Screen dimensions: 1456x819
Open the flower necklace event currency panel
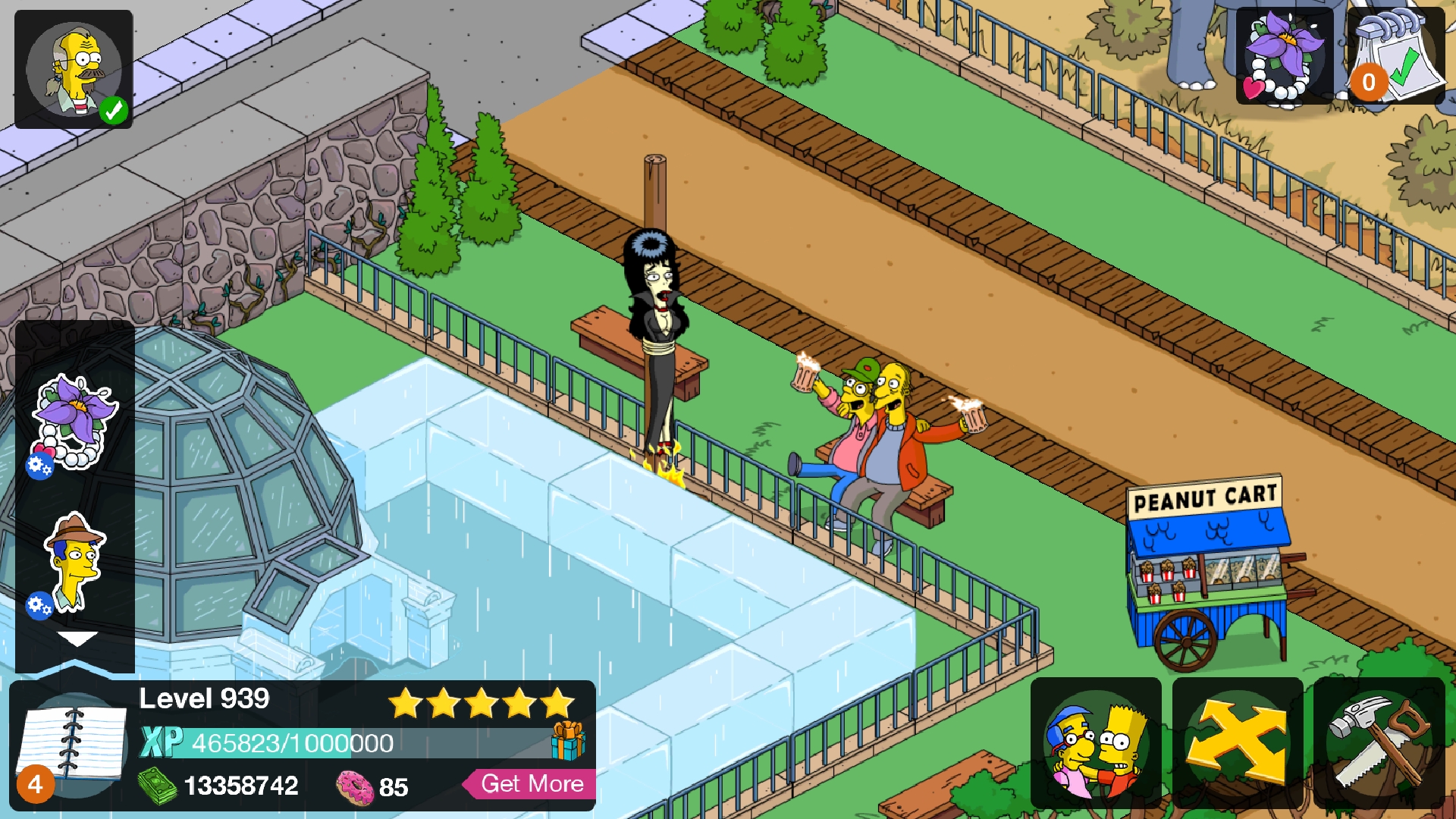(1285, 57)
